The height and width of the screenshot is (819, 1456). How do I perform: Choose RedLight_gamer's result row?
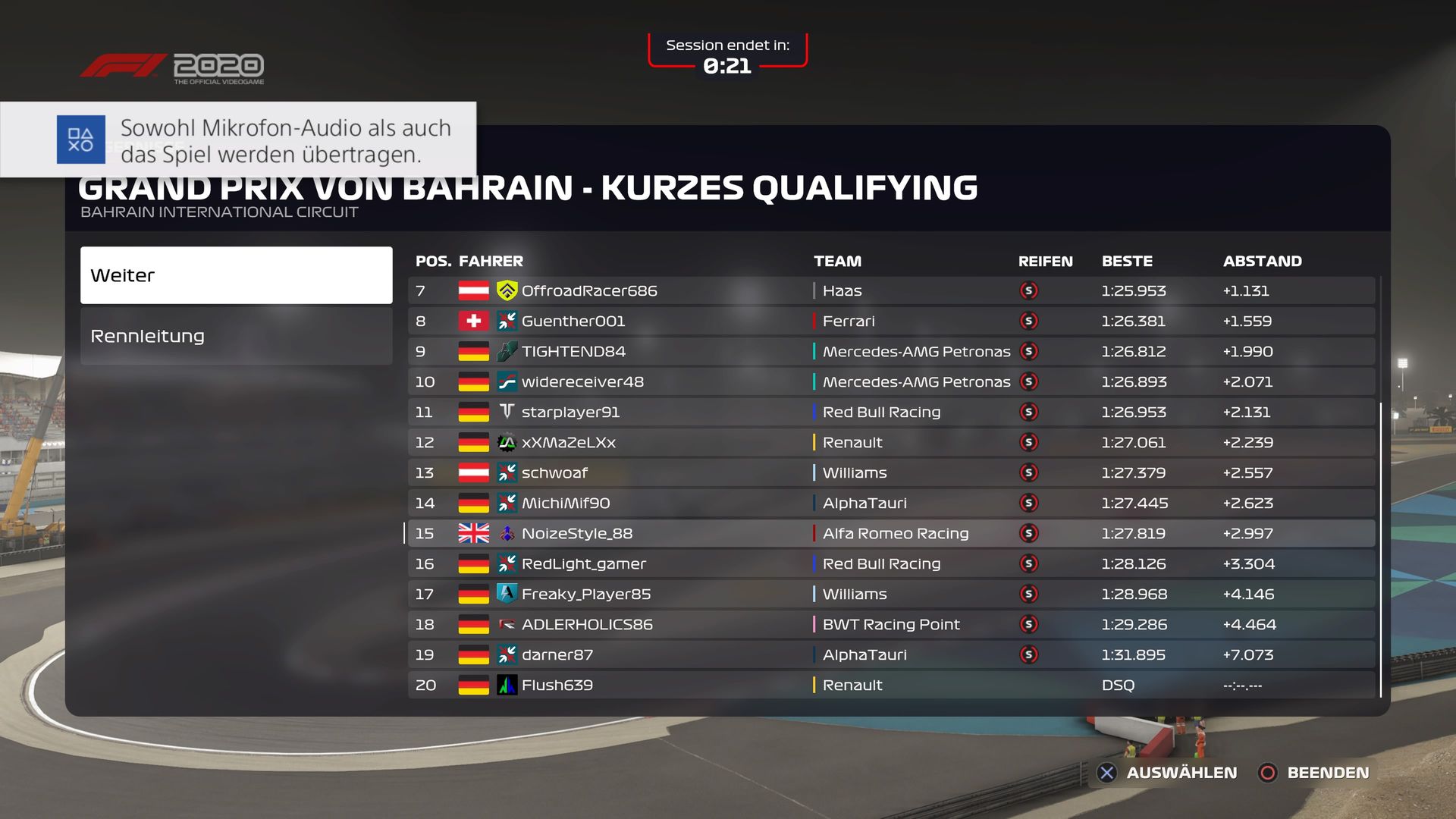891,563
